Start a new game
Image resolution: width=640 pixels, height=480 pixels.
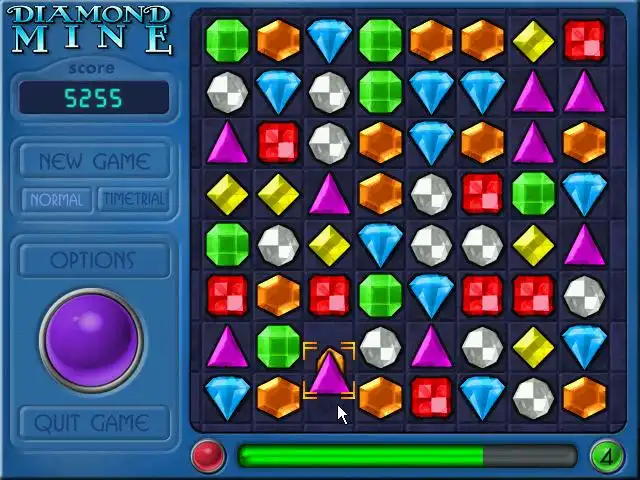coord(94,161)
